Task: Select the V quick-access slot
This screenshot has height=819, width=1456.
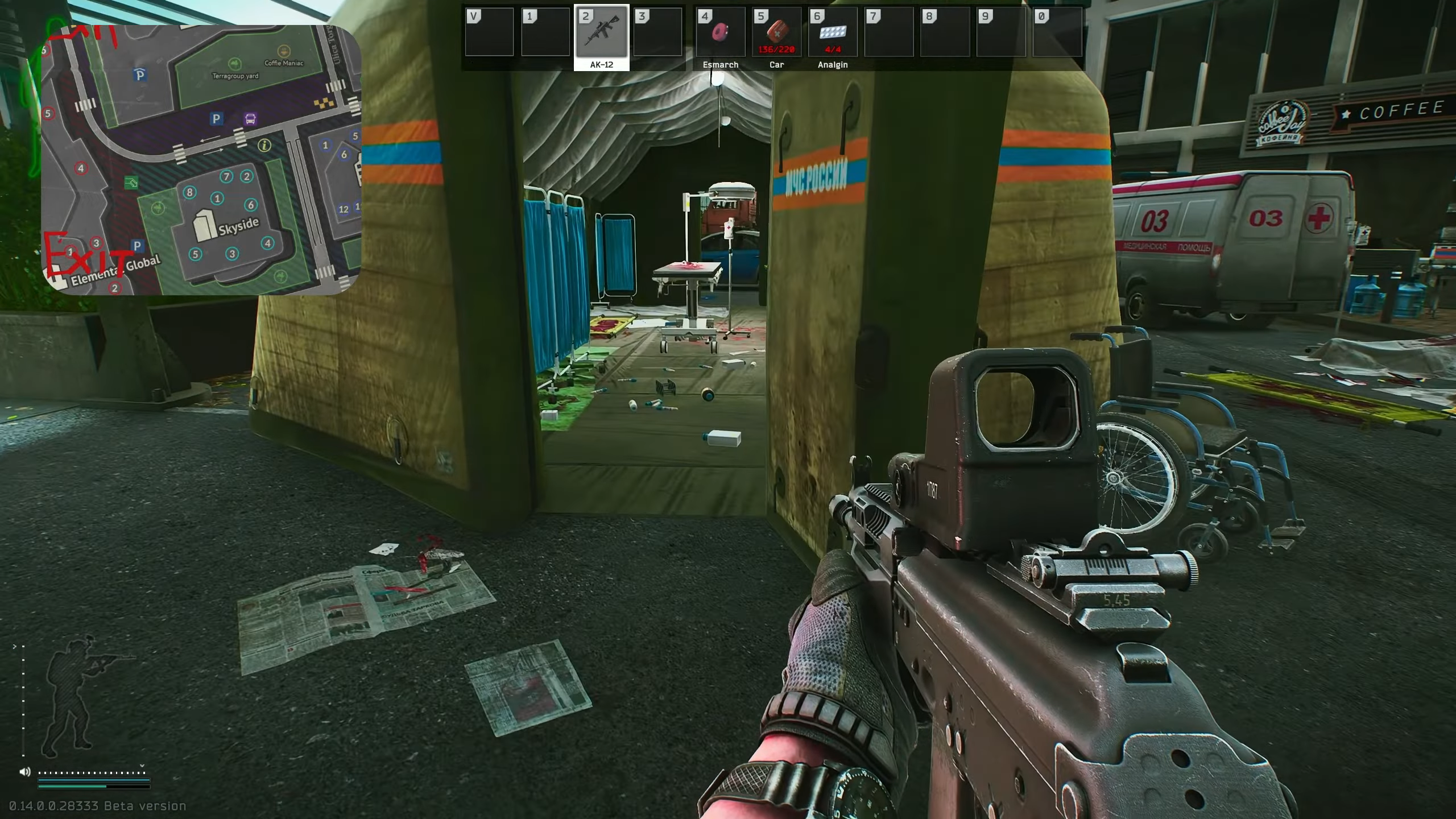Action: click(489, 32)
